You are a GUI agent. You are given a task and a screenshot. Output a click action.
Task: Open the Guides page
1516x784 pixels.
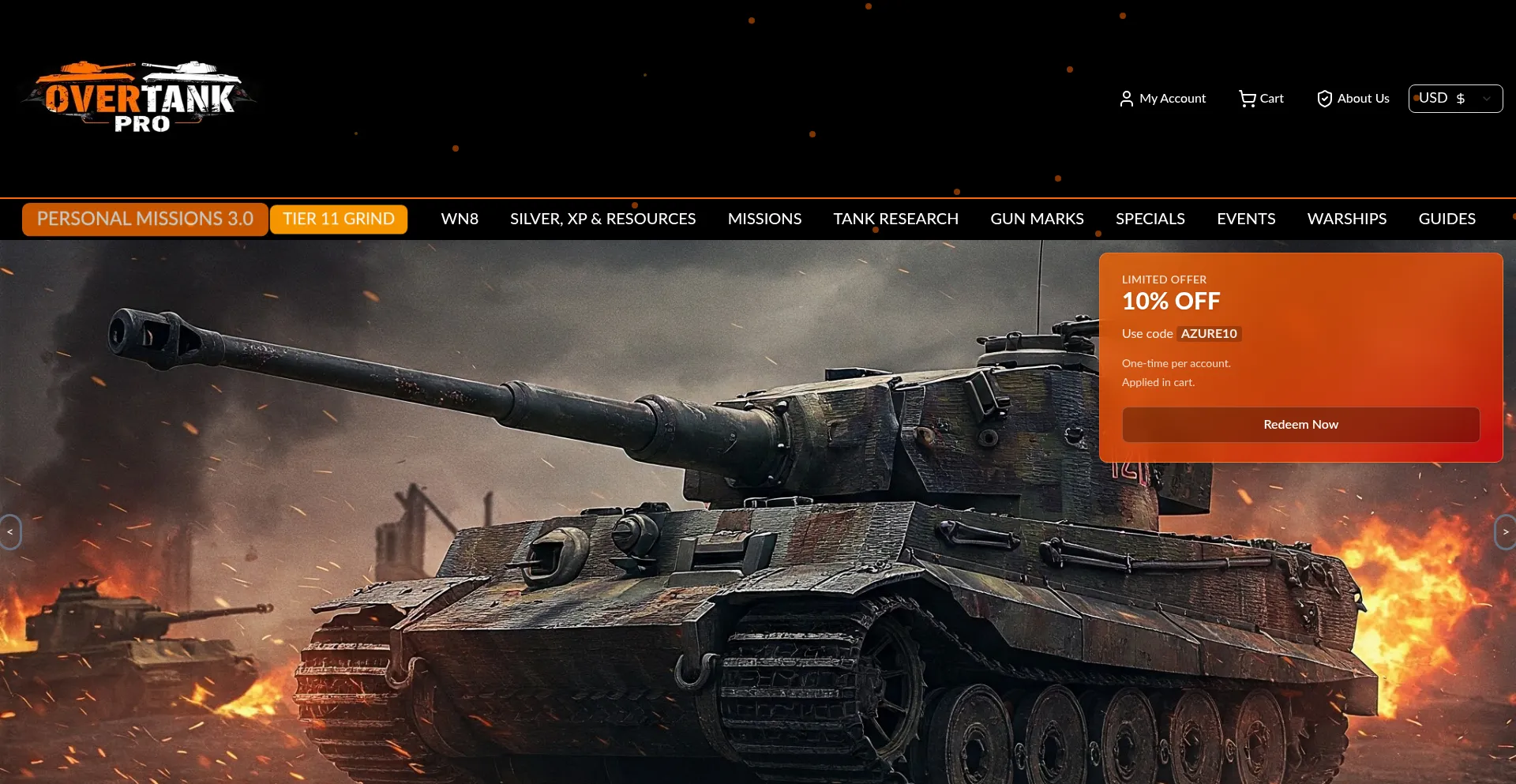[1447, 219]
